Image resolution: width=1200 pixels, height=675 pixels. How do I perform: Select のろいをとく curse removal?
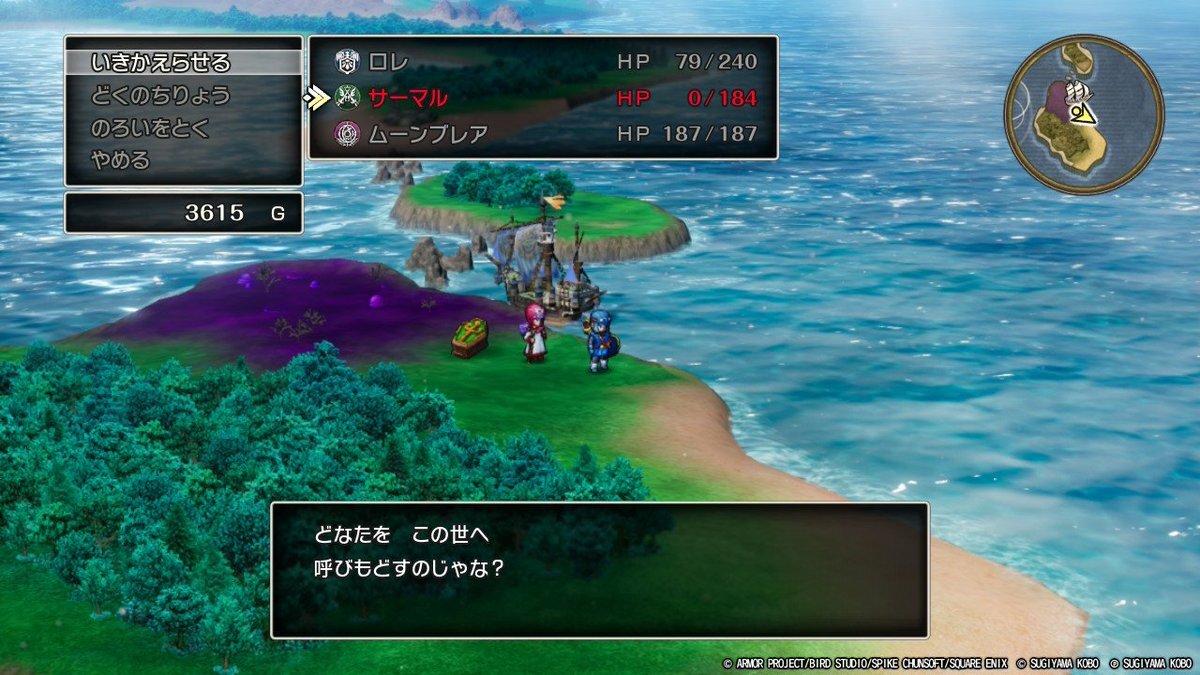click(x=148, y=129)
